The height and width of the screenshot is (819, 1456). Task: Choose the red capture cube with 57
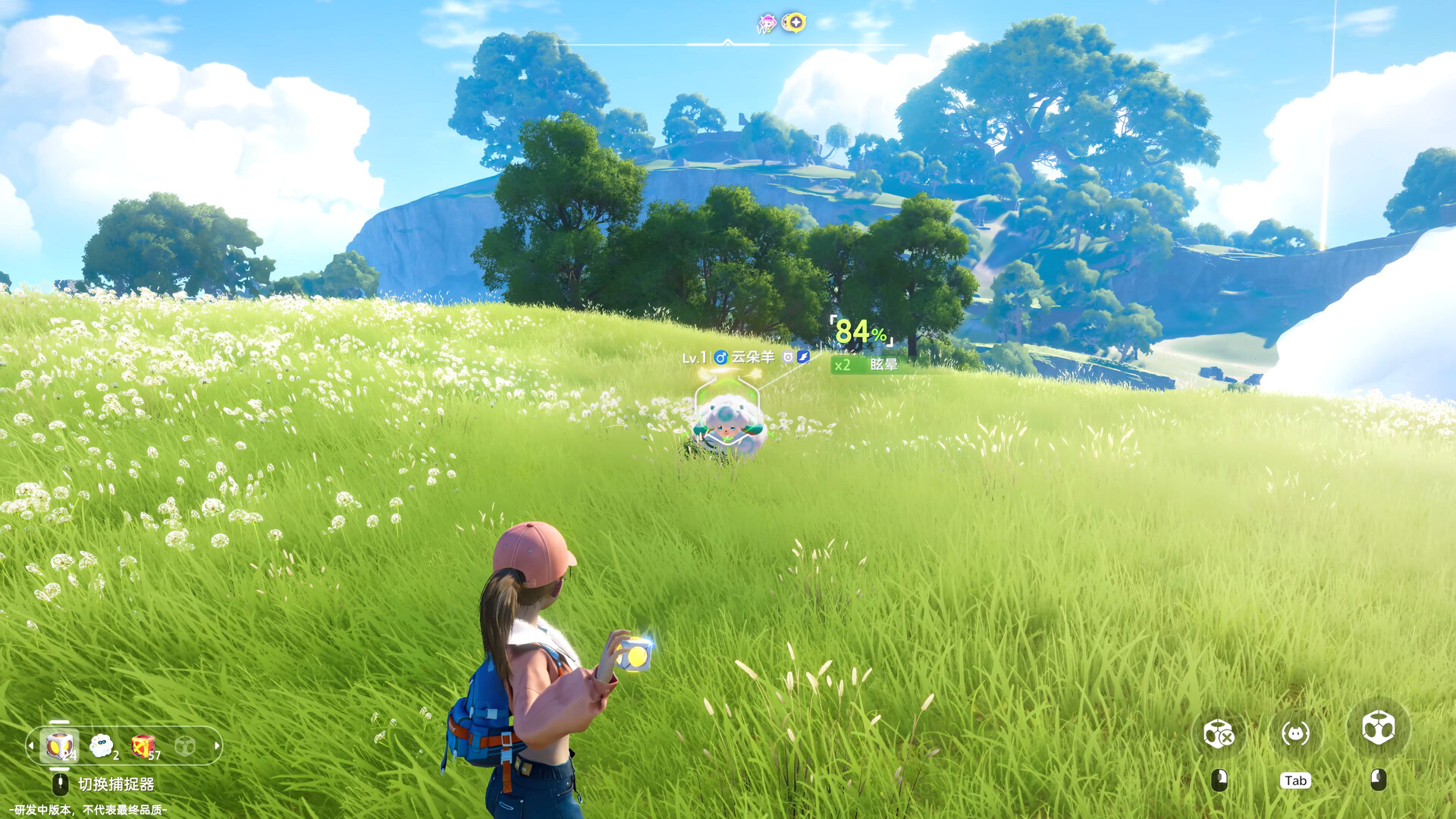point(143,746)
